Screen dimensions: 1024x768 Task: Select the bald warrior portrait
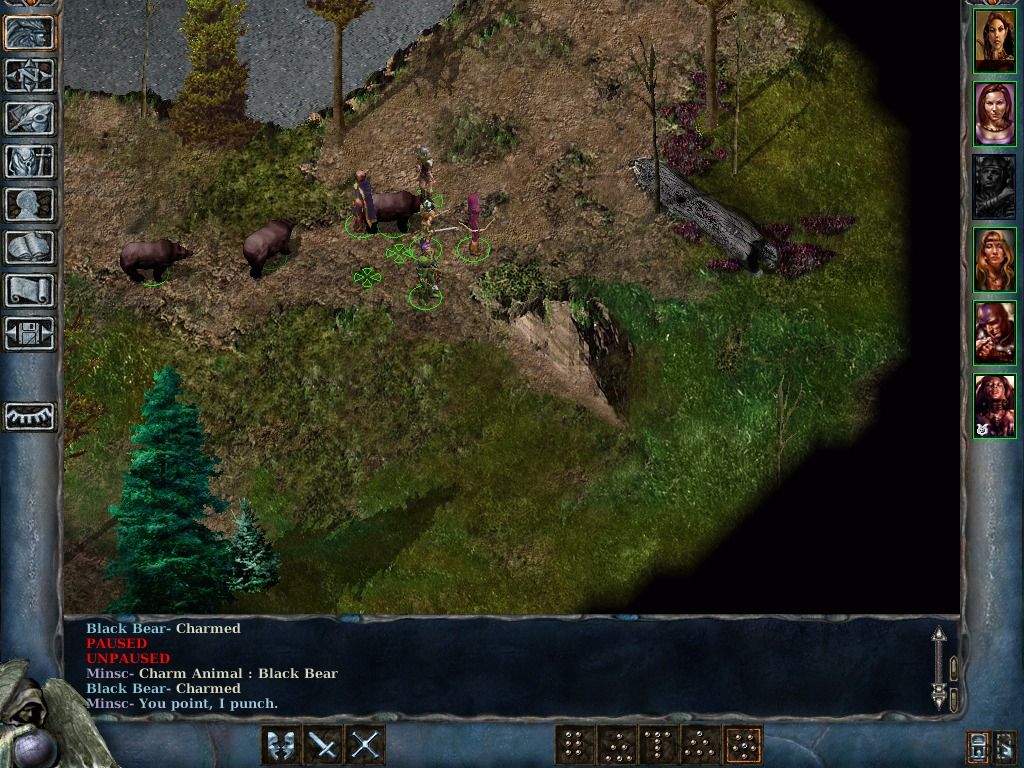point(995,333)
